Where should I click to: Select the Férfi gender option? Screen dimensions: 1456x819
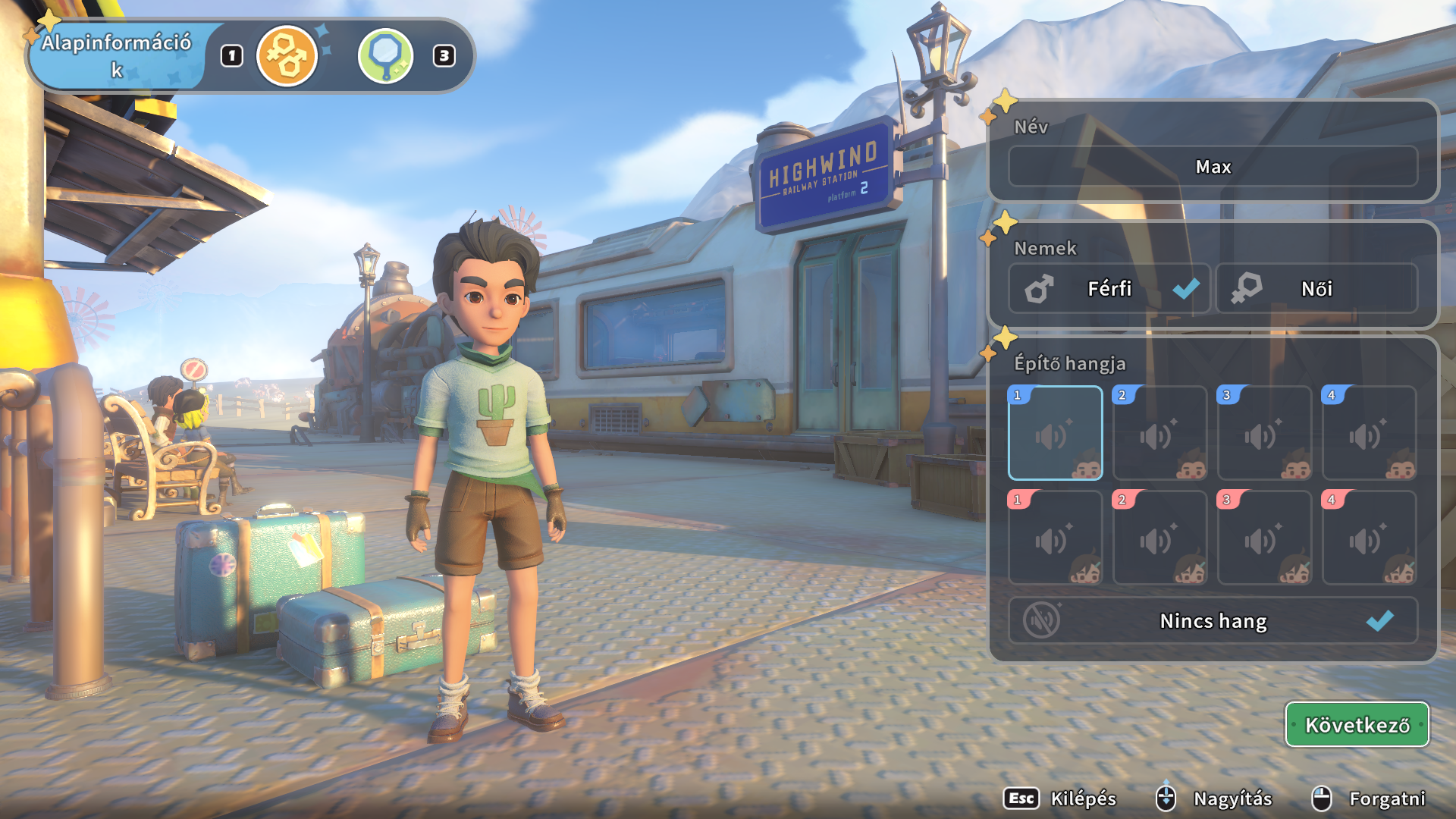point(1109,288)
